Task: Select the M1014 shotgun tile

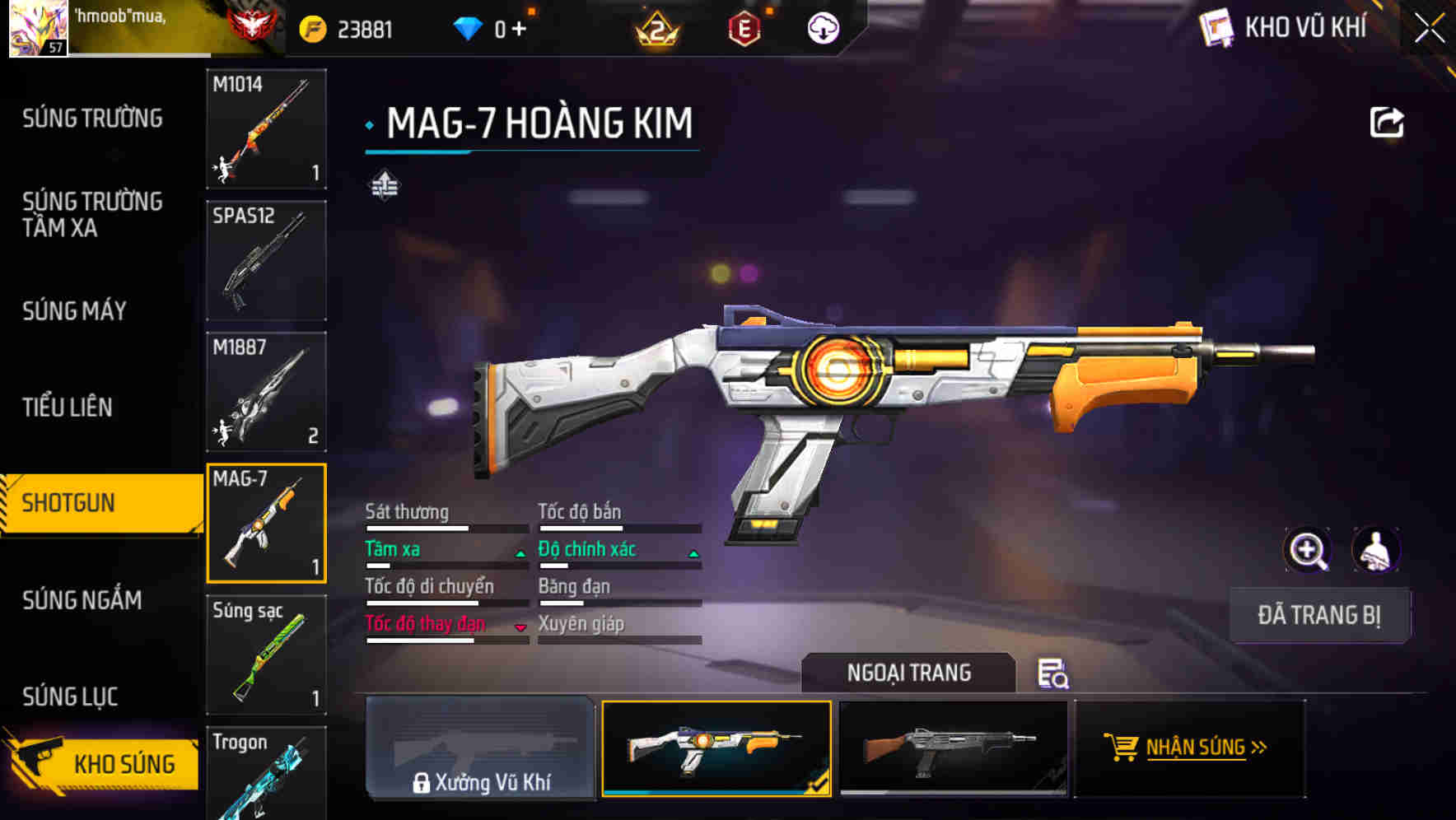Action: (266, 128)
